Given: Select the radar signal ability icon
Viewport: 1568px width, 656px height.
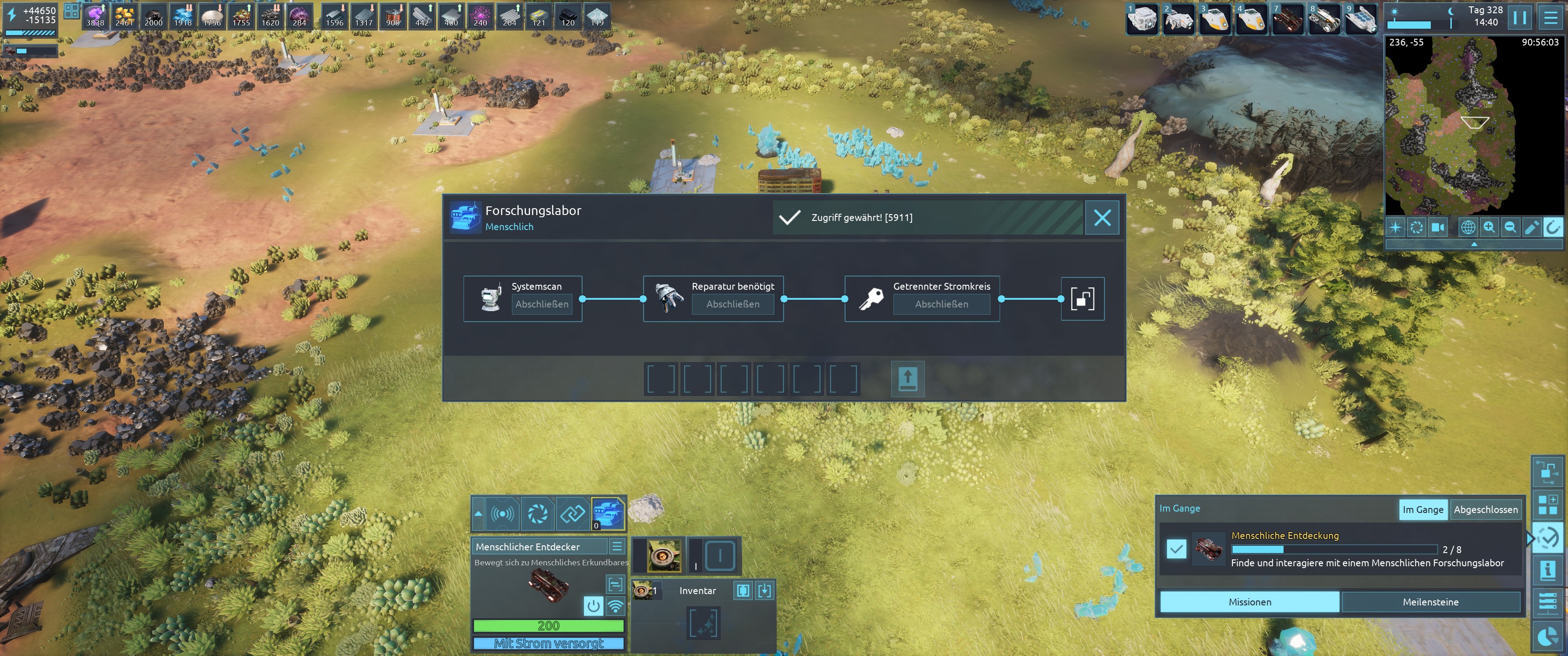Looking at the screenshot, I should [x=502, y=514].
